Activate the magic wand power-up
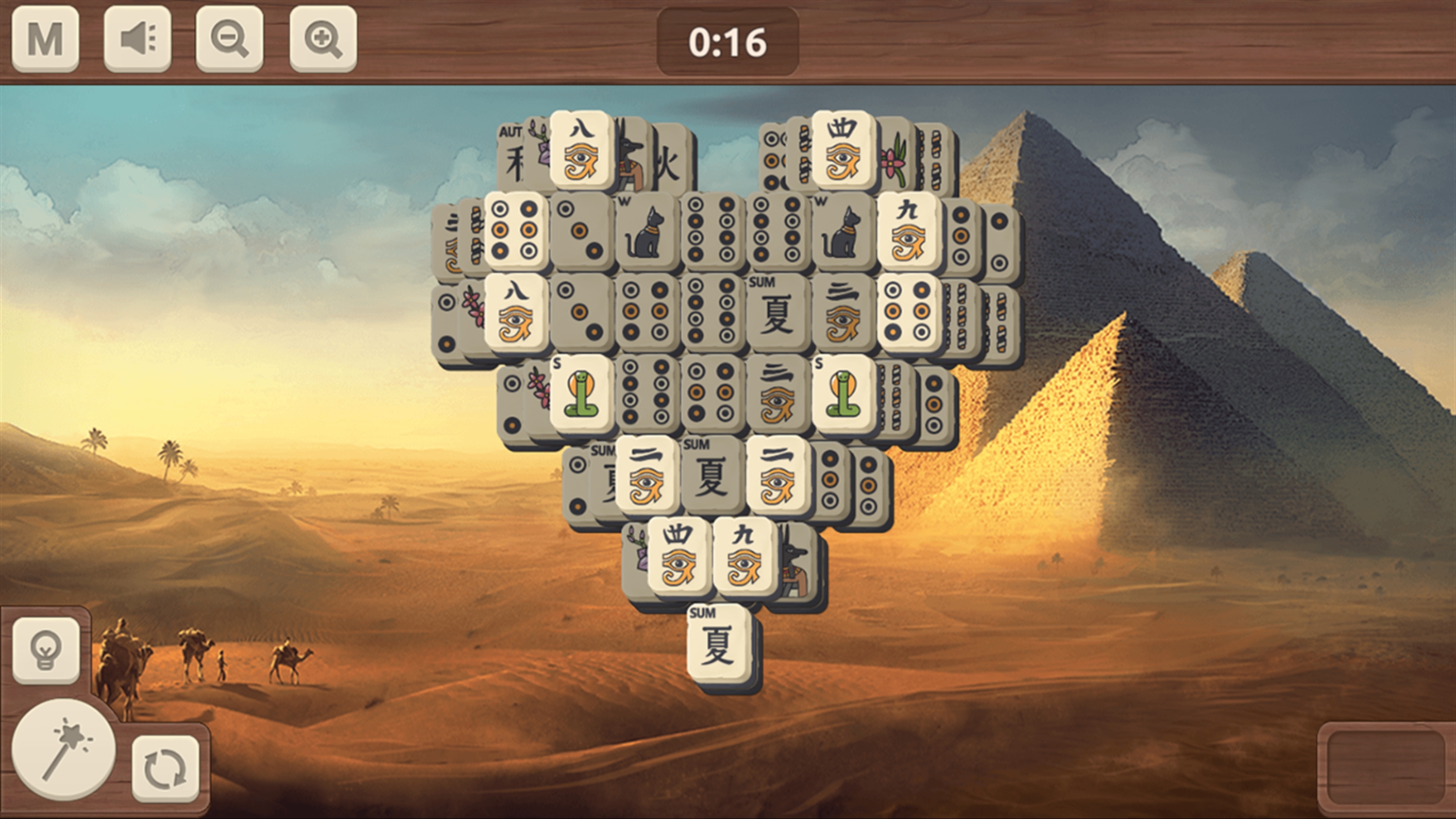The image size is (1456, 819). click(64, 749)
